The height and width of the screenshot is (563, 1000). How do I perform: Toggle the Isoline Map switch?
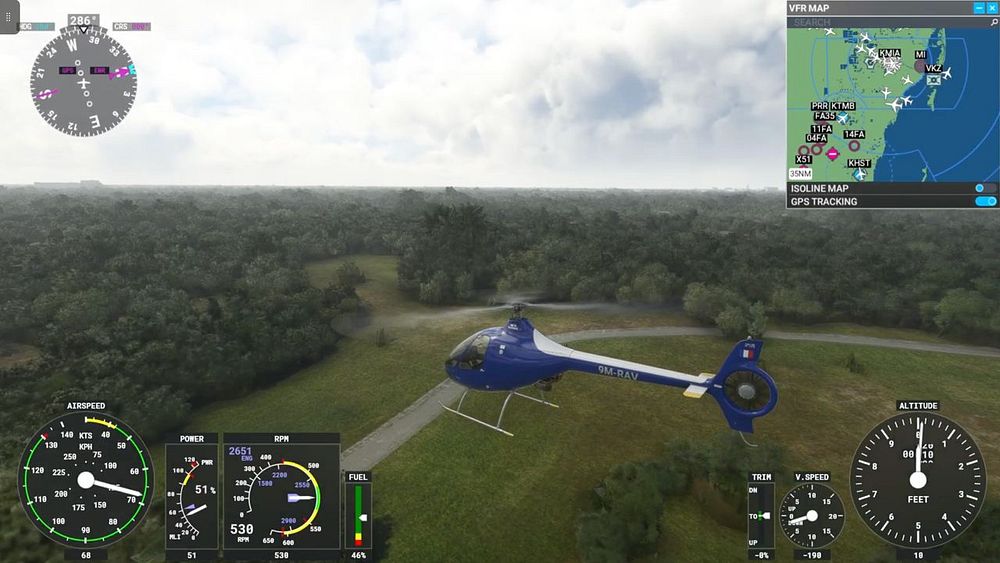(985, 188)
